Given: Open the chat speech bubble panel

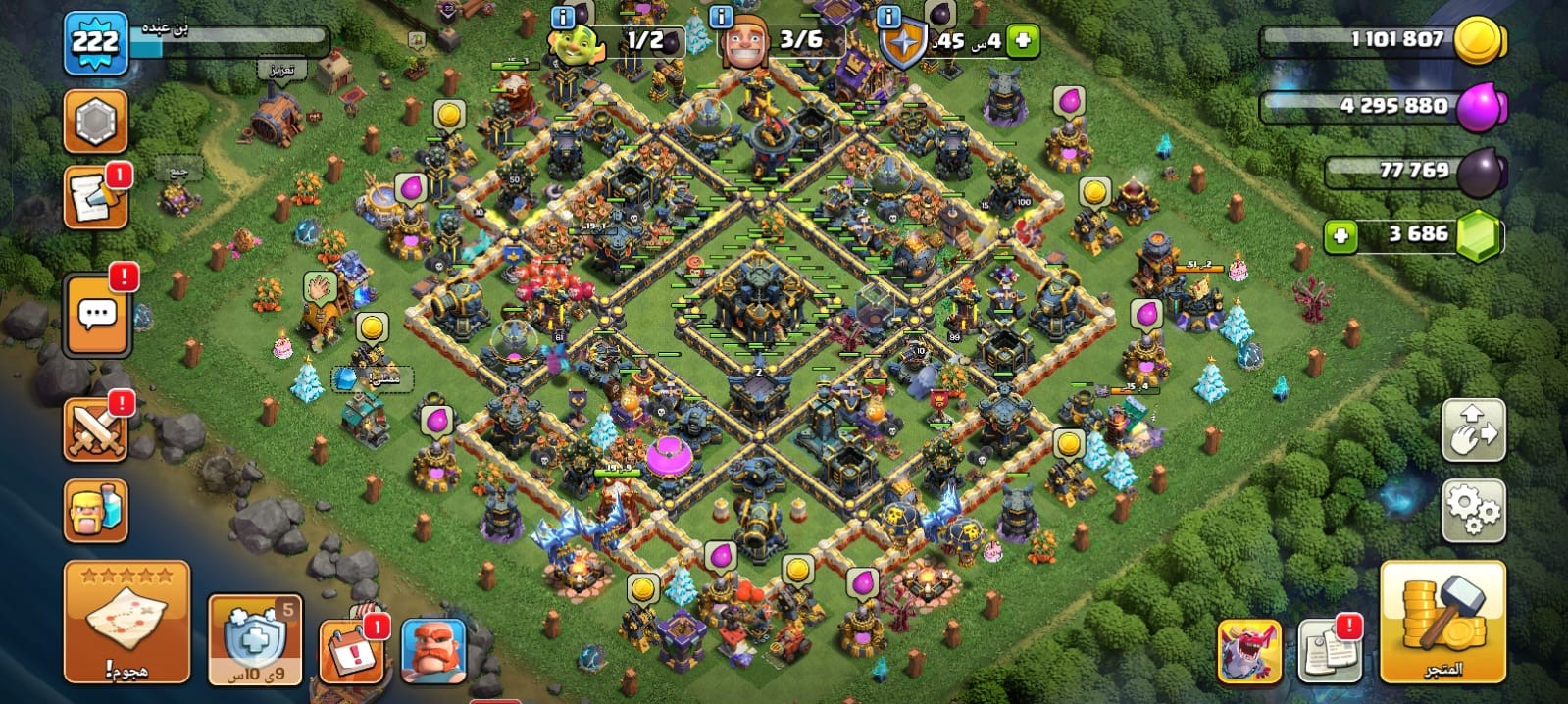Looking at the screenshot, I should [x=96, y=314].
